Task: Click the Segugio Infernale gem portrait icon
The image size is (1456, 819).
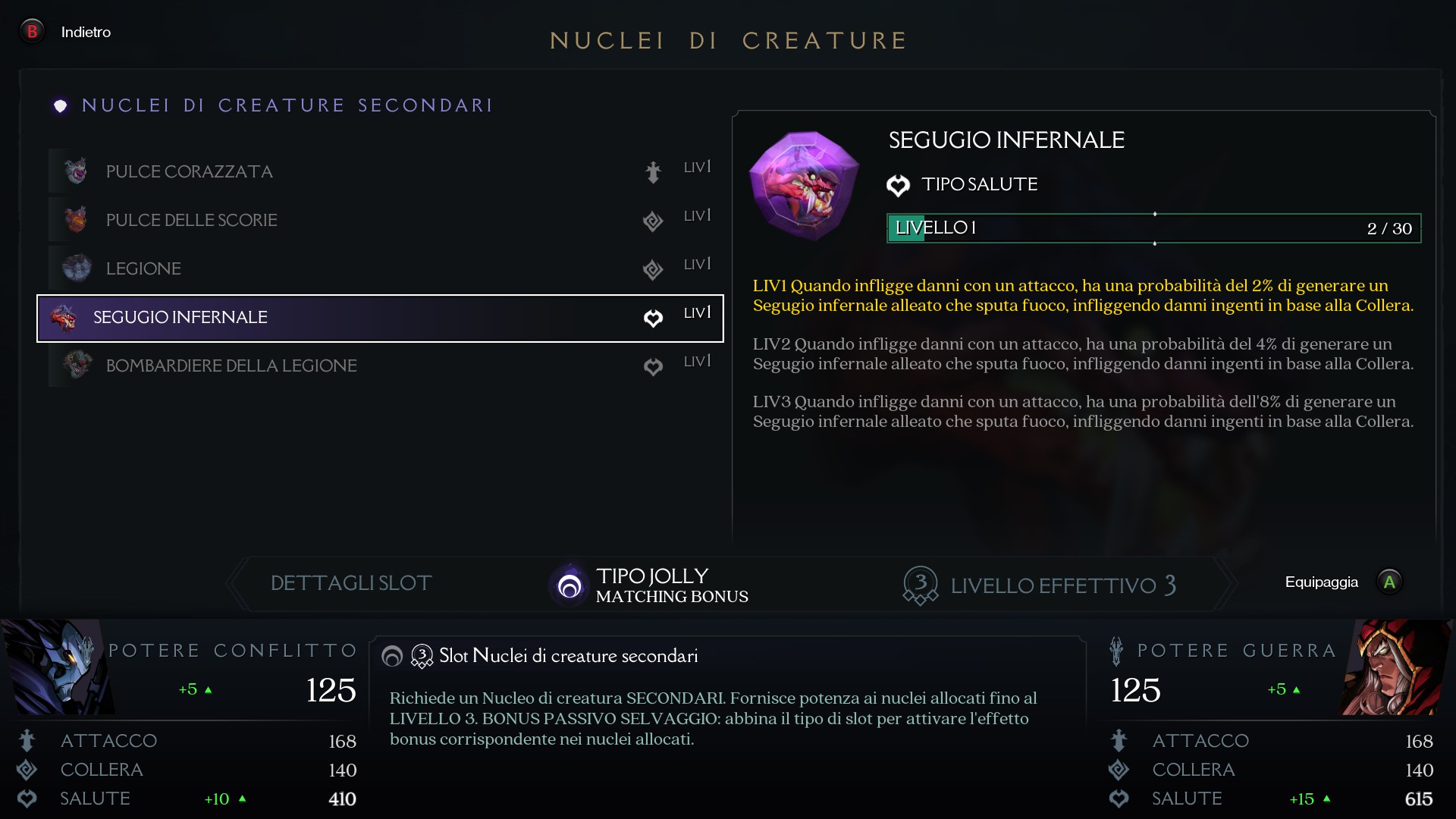Action: (x=803, y=186)
